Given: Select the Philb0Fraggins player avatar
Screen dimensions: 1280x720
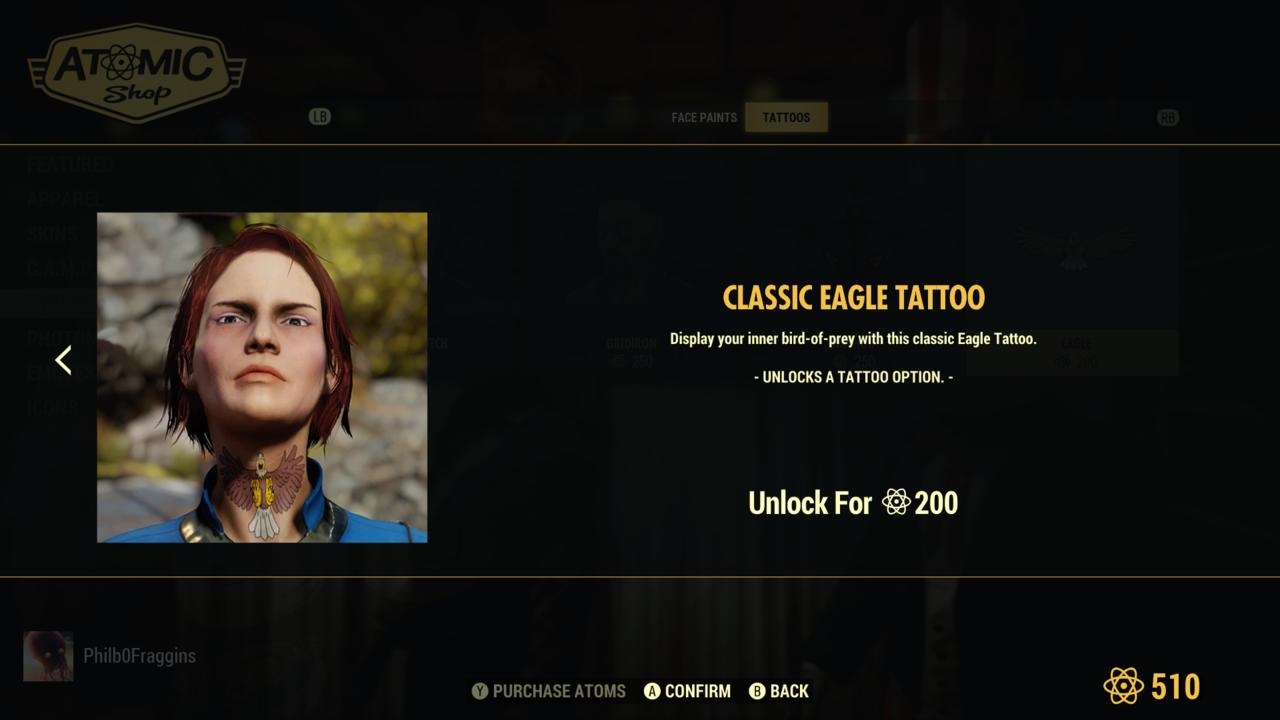Looking at the screenshot, I should (48, 656).
